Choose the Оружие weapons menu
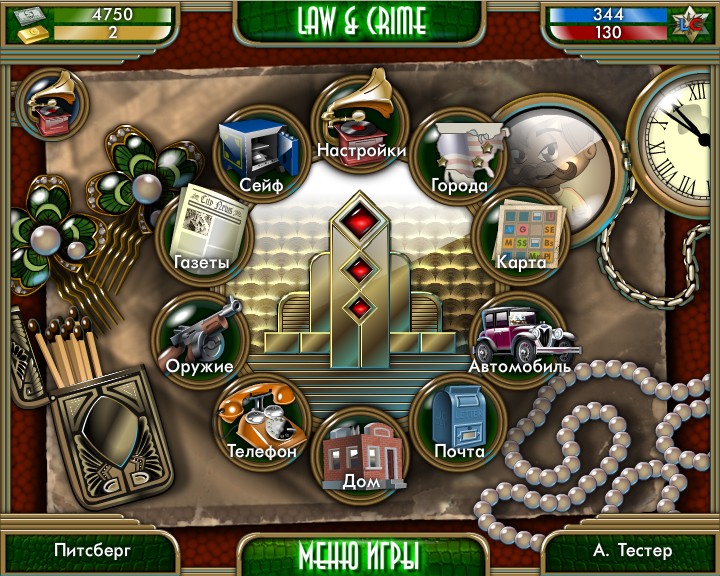The width and height of the screenshot is (720, 576). click(x=198, y=338)
